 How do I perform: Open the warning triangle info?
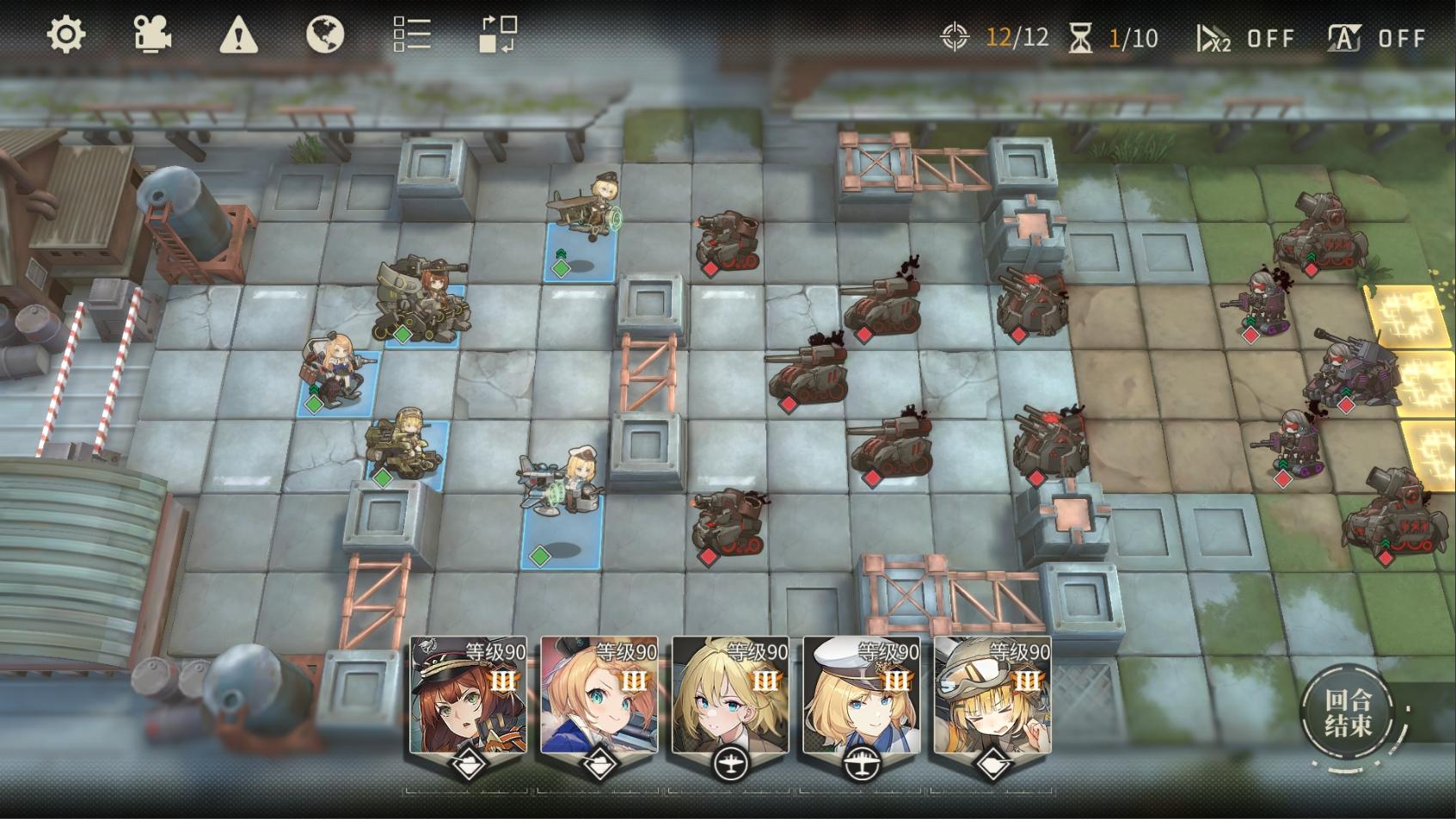click(238, 36)
